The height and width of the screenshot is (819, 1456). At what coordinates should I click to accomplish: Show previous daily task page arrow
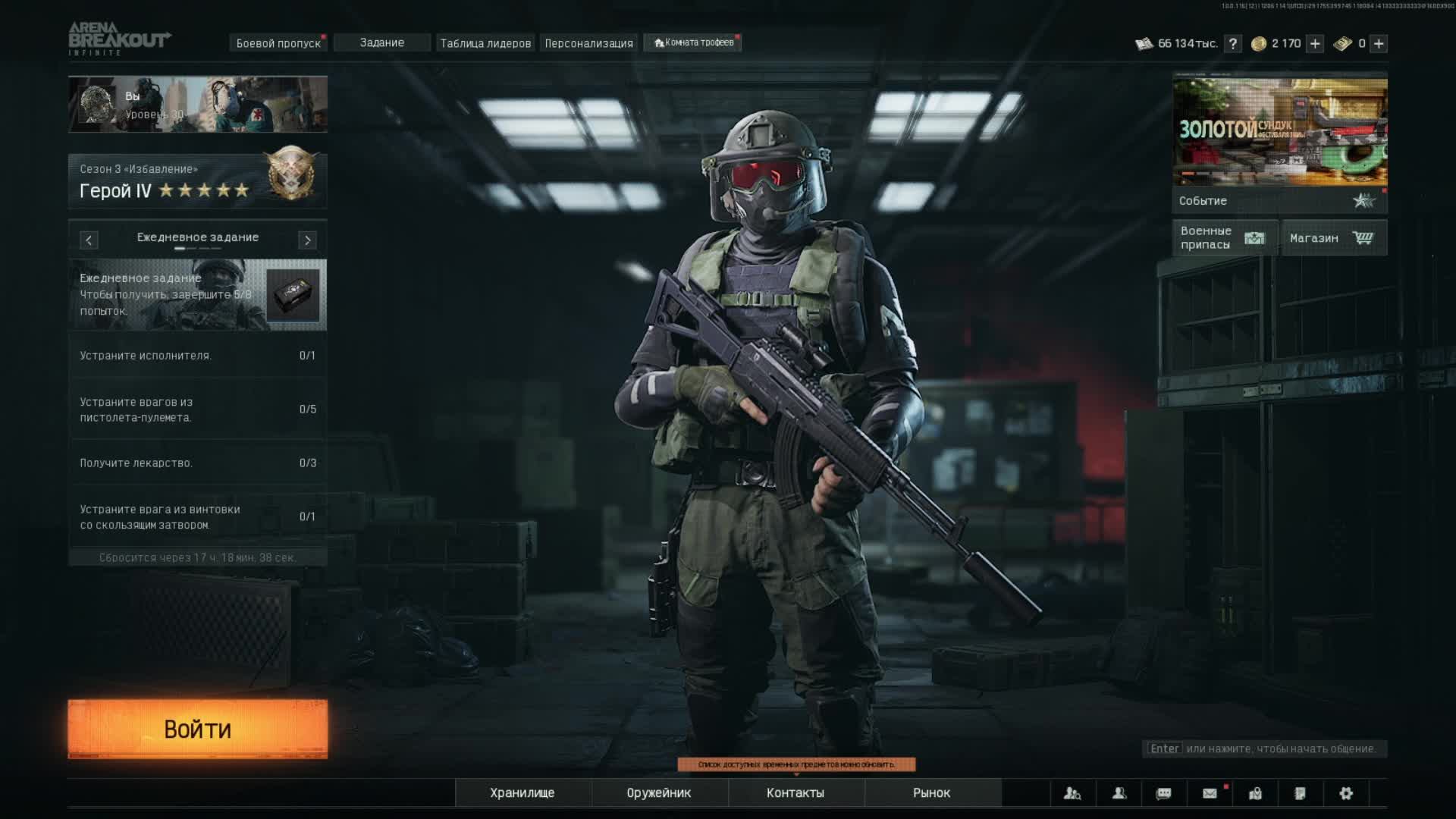(89, 240)
